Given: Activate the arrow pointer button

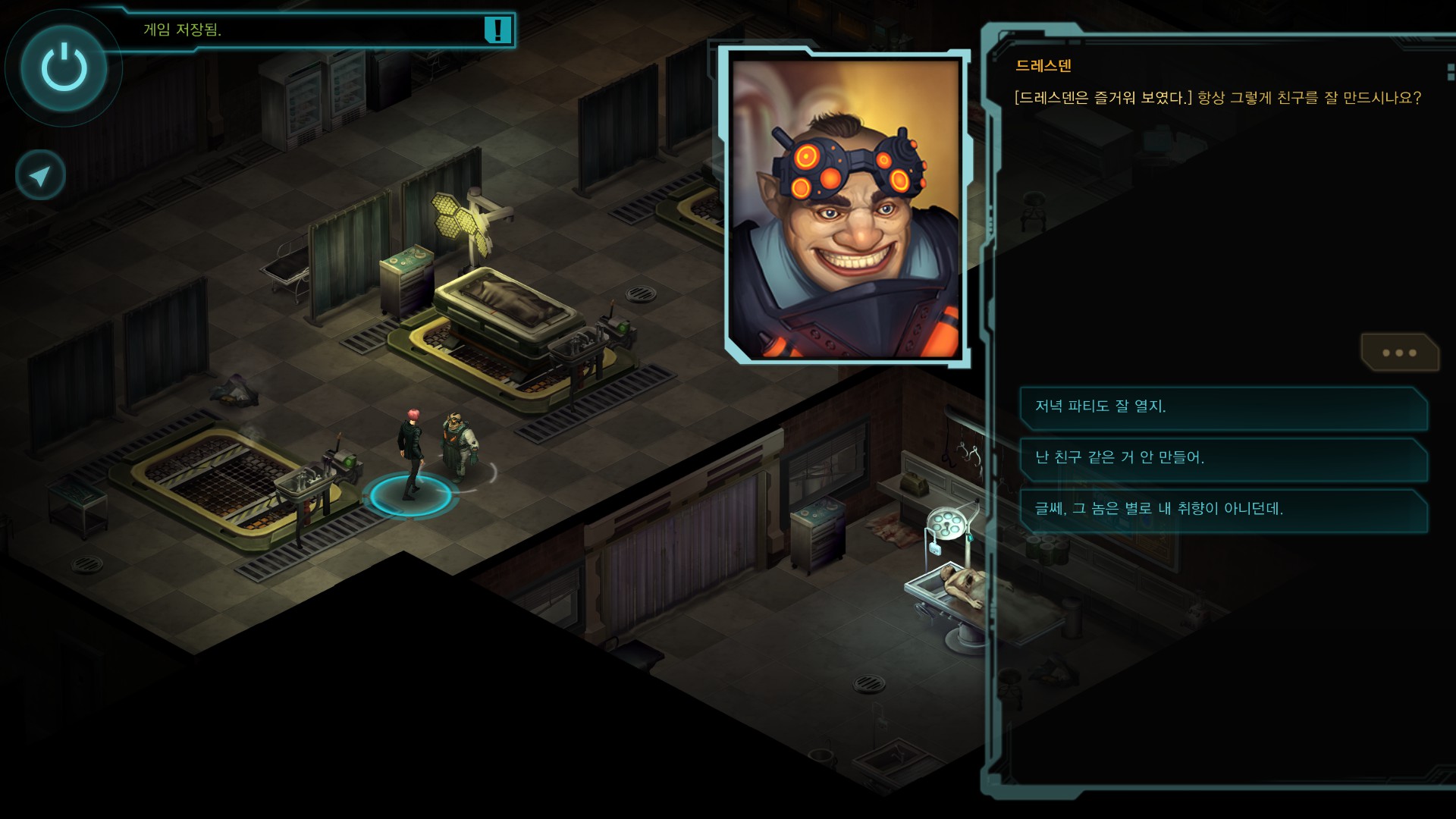Looking at the screenshot, I should 40,176.
